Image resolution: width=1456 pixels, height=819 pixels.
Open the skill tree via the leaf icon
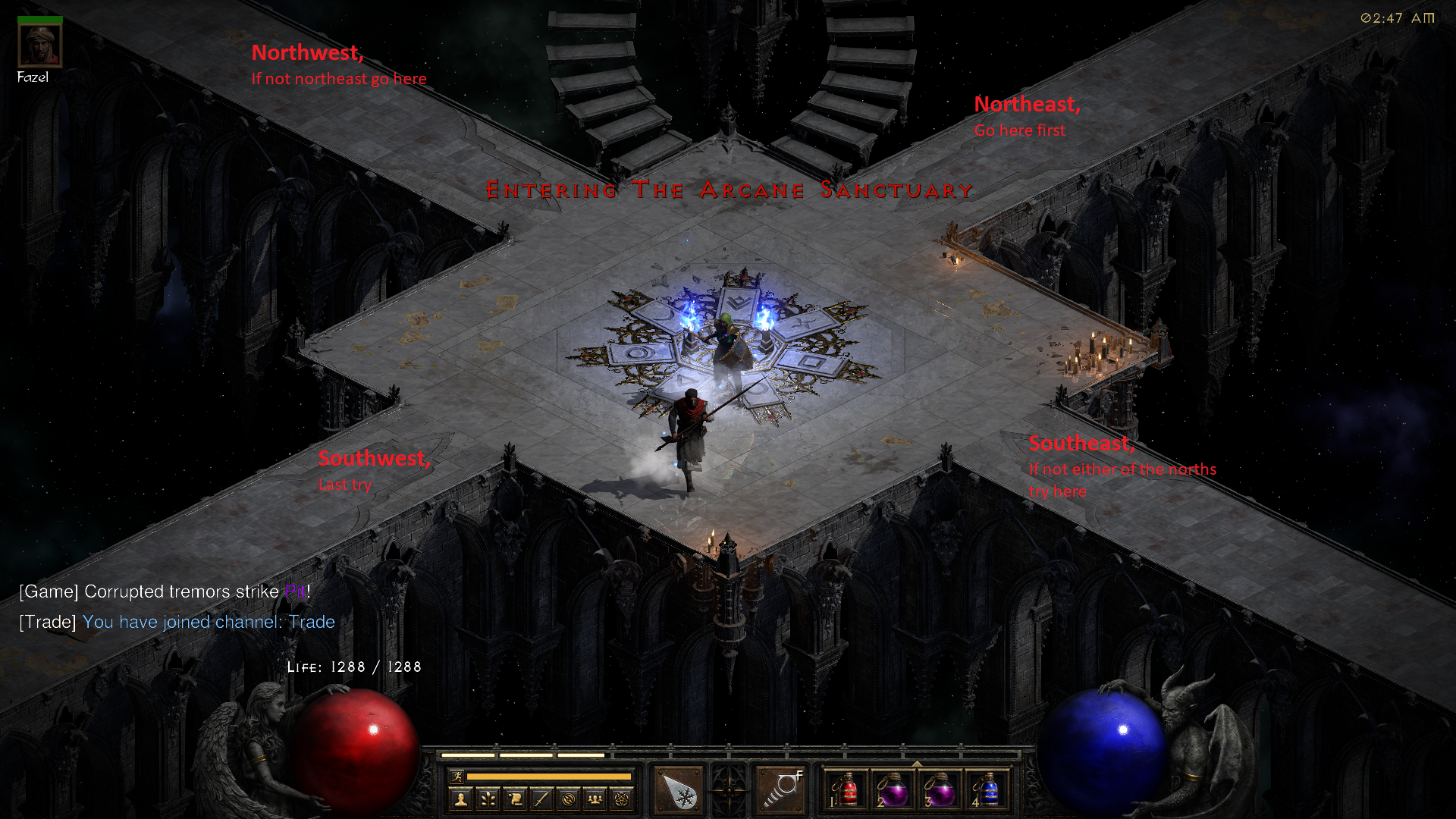(488, 799)
